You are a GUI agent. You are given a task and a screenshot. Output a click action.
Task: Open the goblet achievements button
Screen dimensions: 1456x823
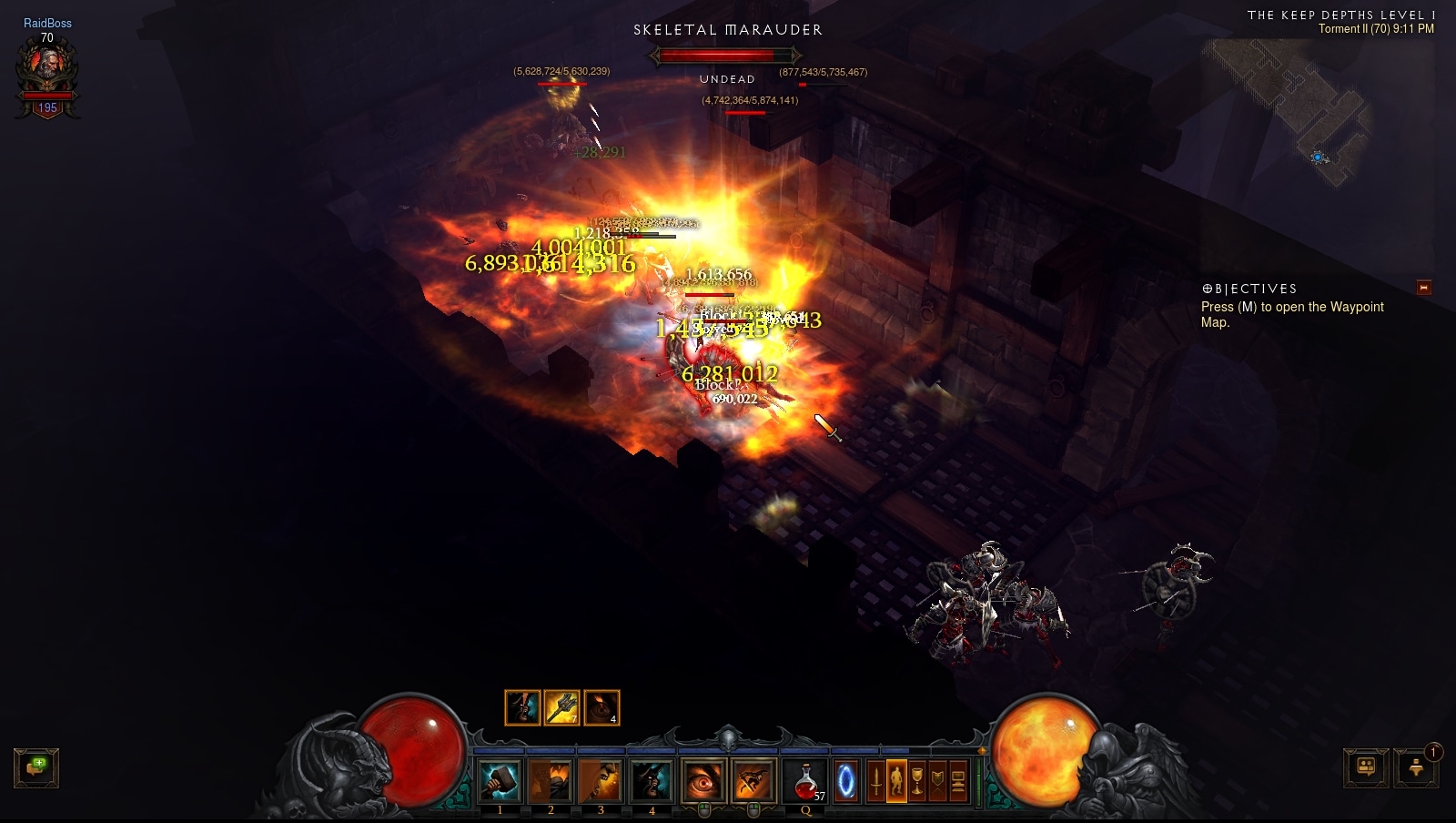tap(917, 781)
